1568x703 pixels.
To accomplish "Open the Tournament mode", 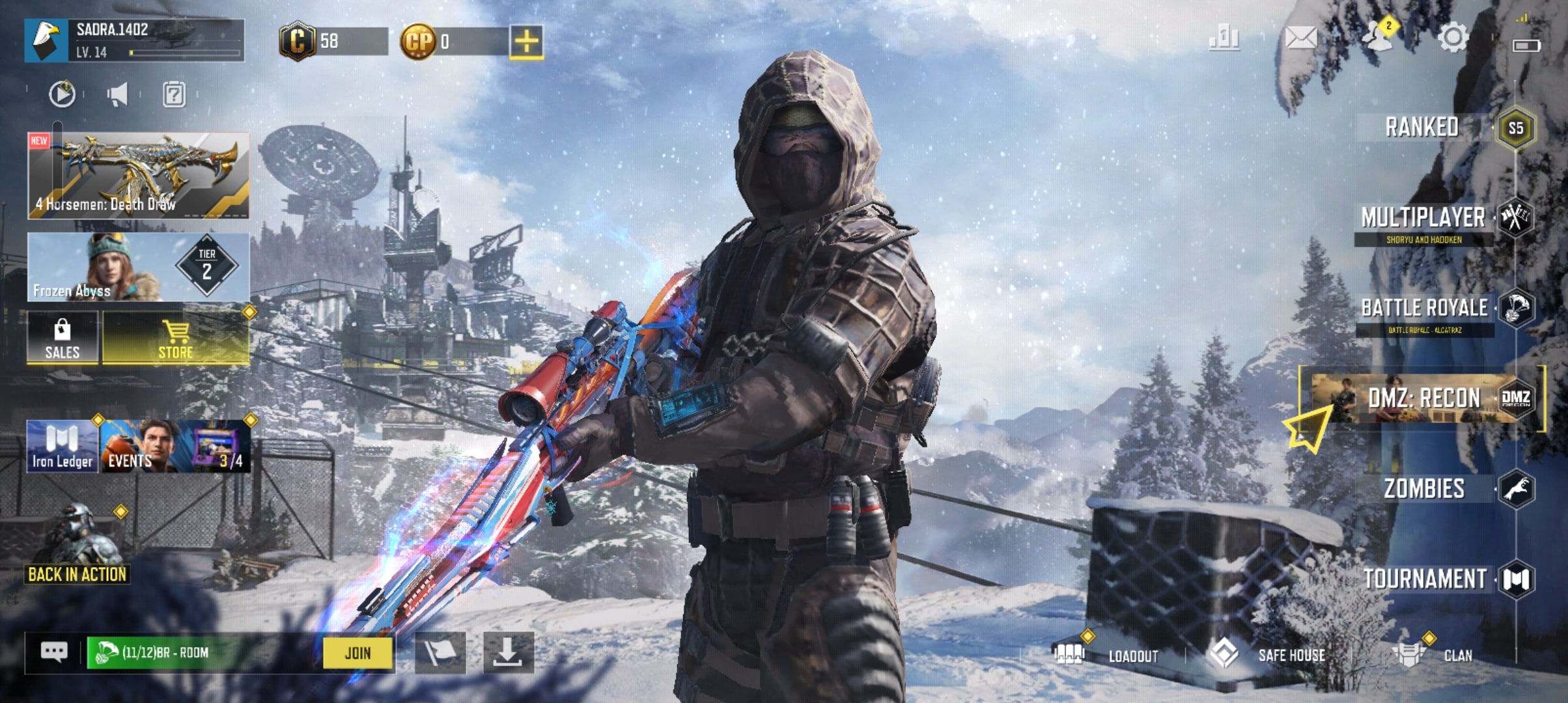I will (1425, 579).
